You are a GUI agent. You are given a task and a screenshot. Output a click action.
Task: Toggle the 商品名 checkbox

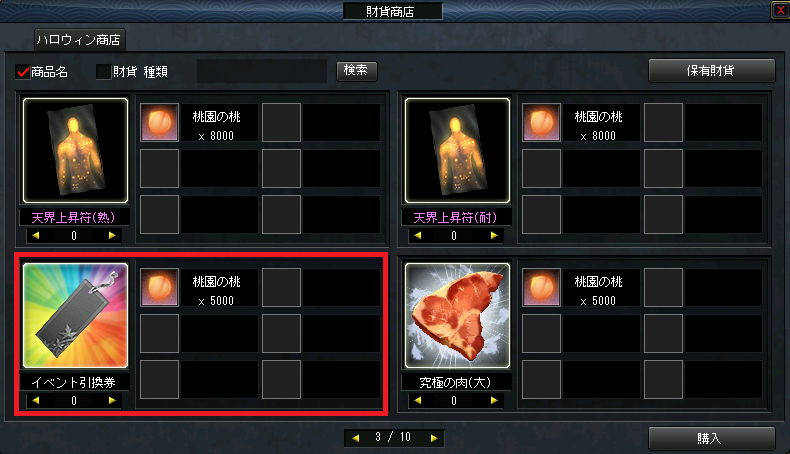click(x=24, y=72)
